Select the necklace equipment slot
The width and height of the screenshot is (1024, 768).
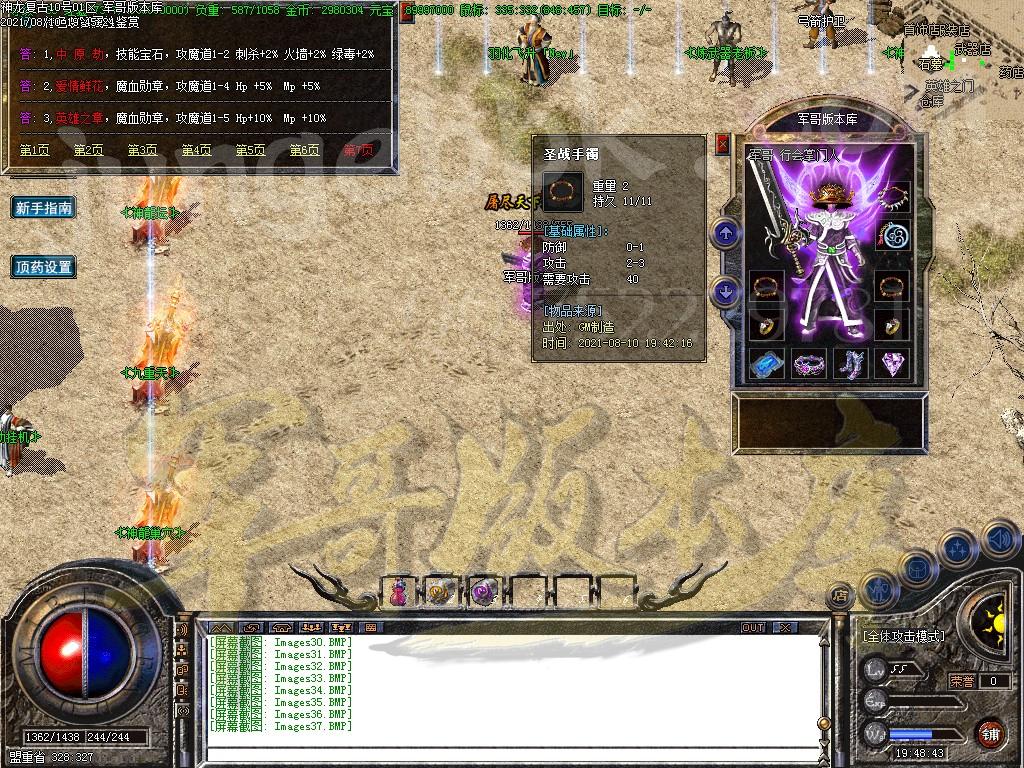892,194
